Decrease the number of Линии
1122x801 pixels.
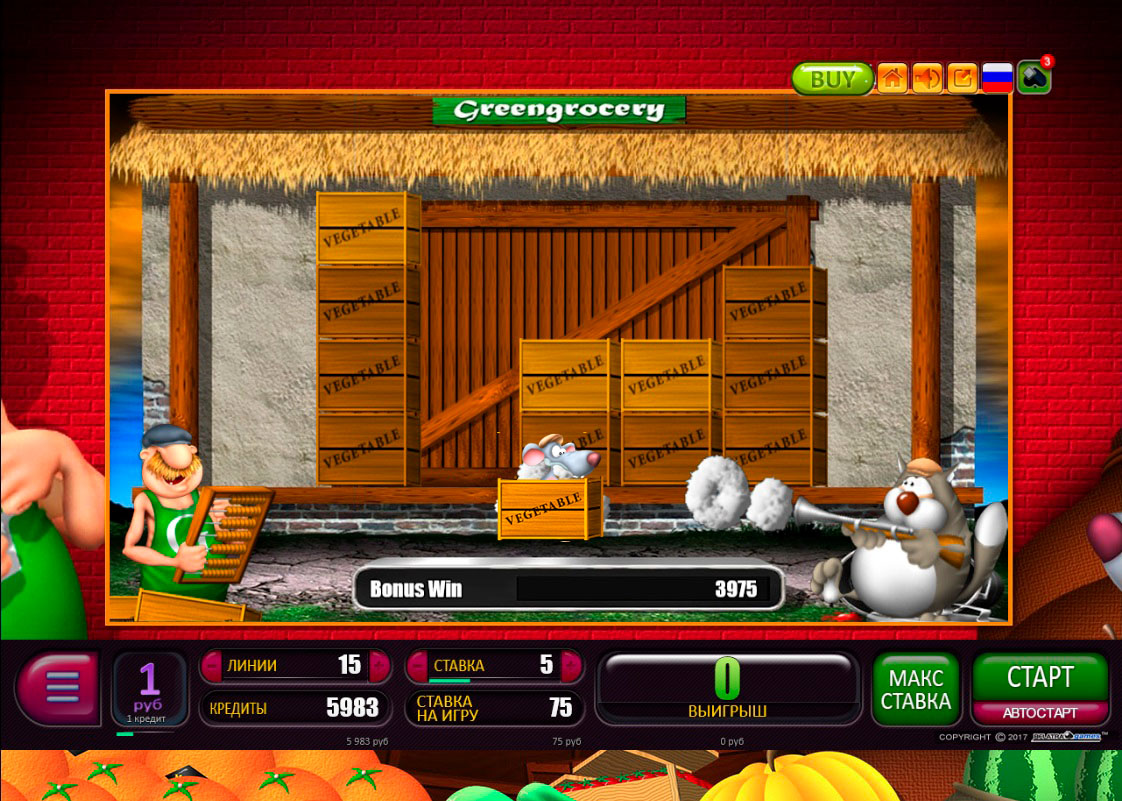[x=212, y=665]
